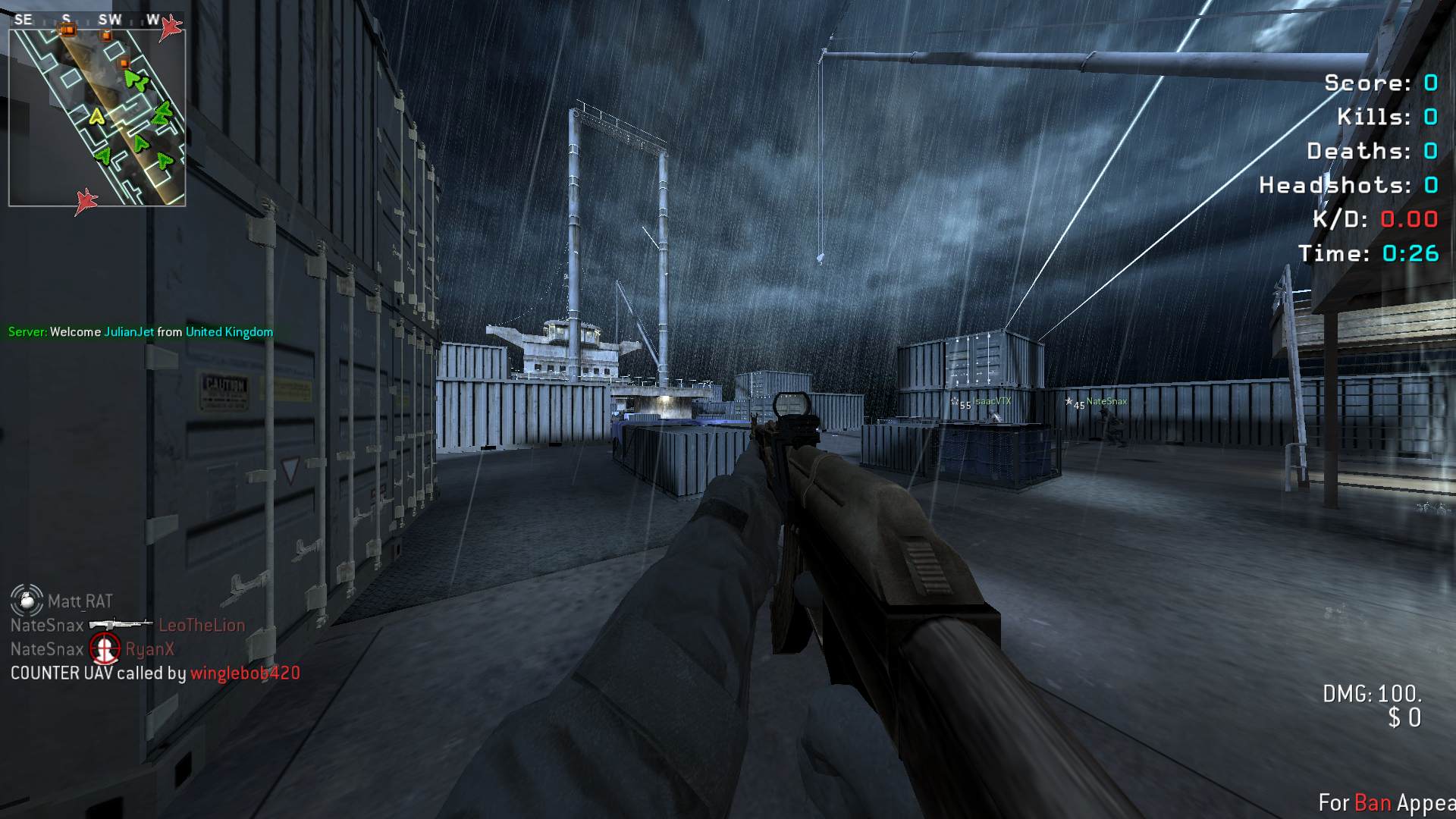Click the COUNTER UAV called notification
This screenshot has height=819, width=1456.
point(155,673)
